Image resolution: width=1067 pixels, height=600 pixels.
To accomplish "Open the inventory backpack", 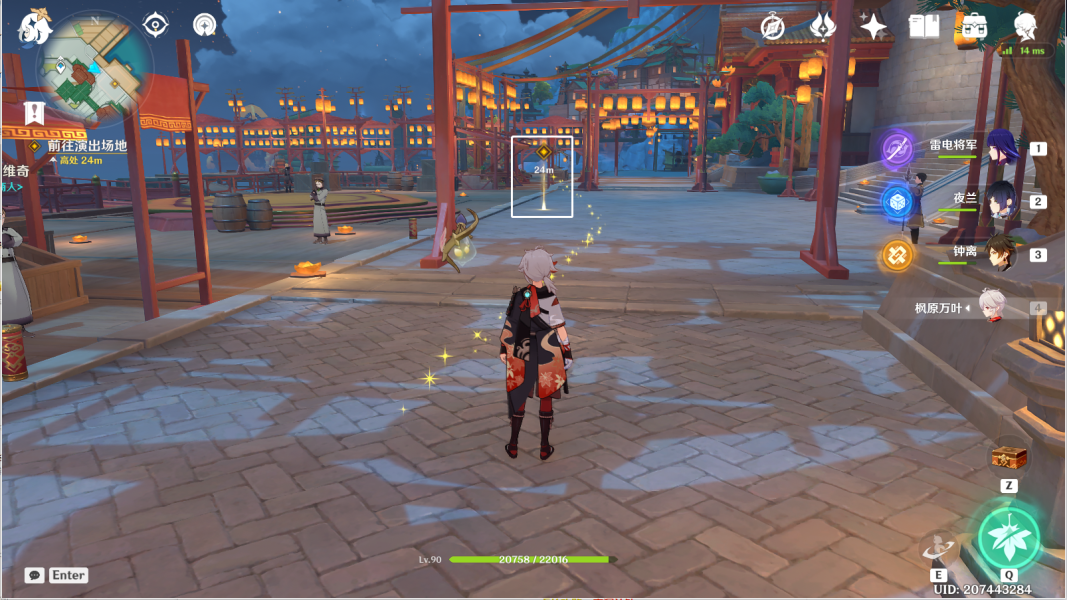I will pyautogui.click(x=972, y=27).
